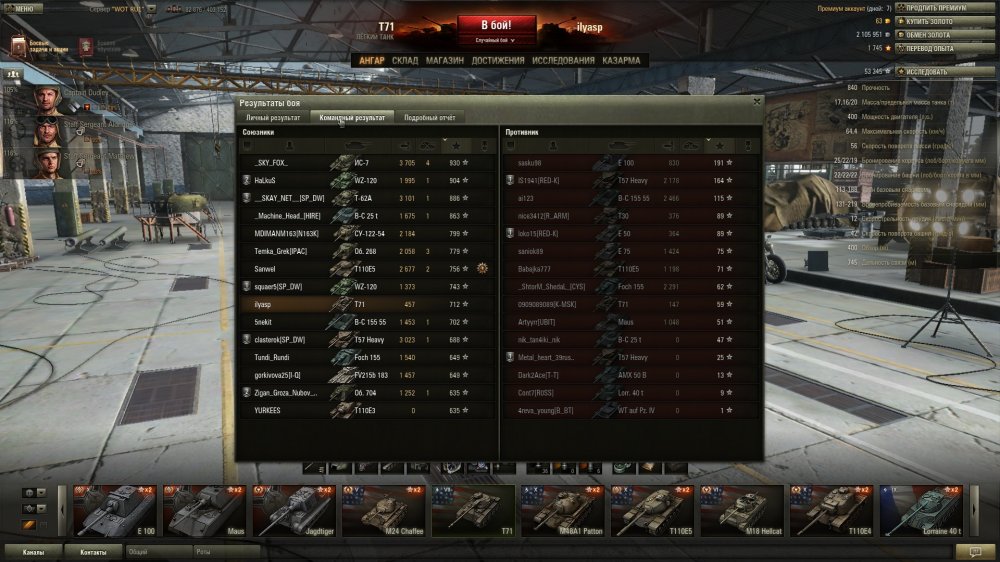Go to the ДОСТИЖЕНИЯ section
This screenshot has width=1000, height=562.
pyautogui.click(x=498, y=61)
